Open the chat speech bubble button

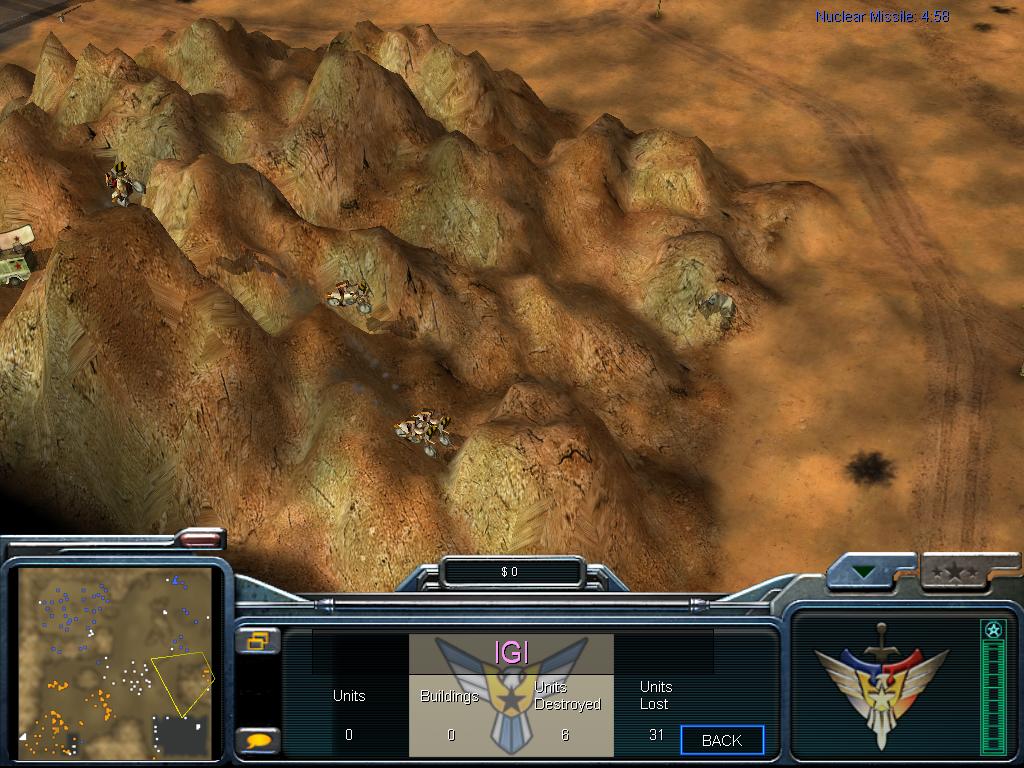point(258,741)
